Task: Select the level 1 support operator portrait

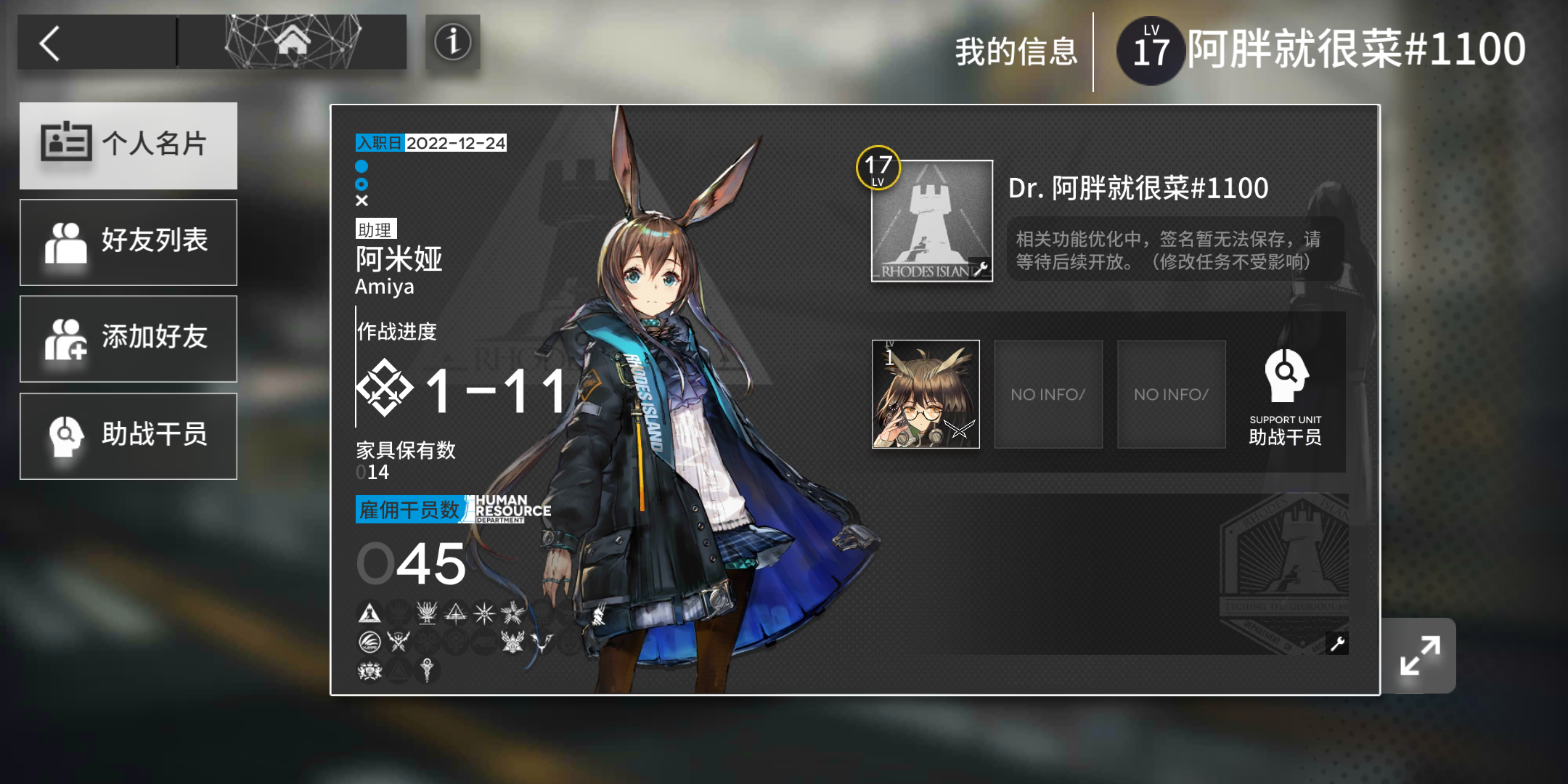Action: click(x=925, y=395)
